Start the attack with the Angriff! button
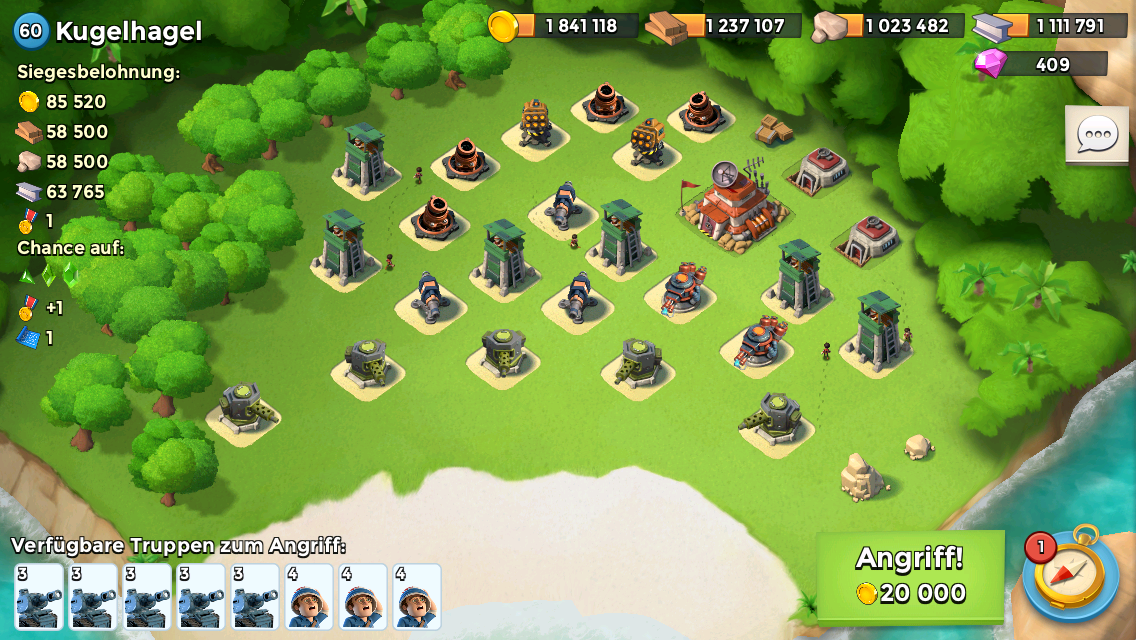The width and height of the screenshot is (1136, 640). point(910,576)
